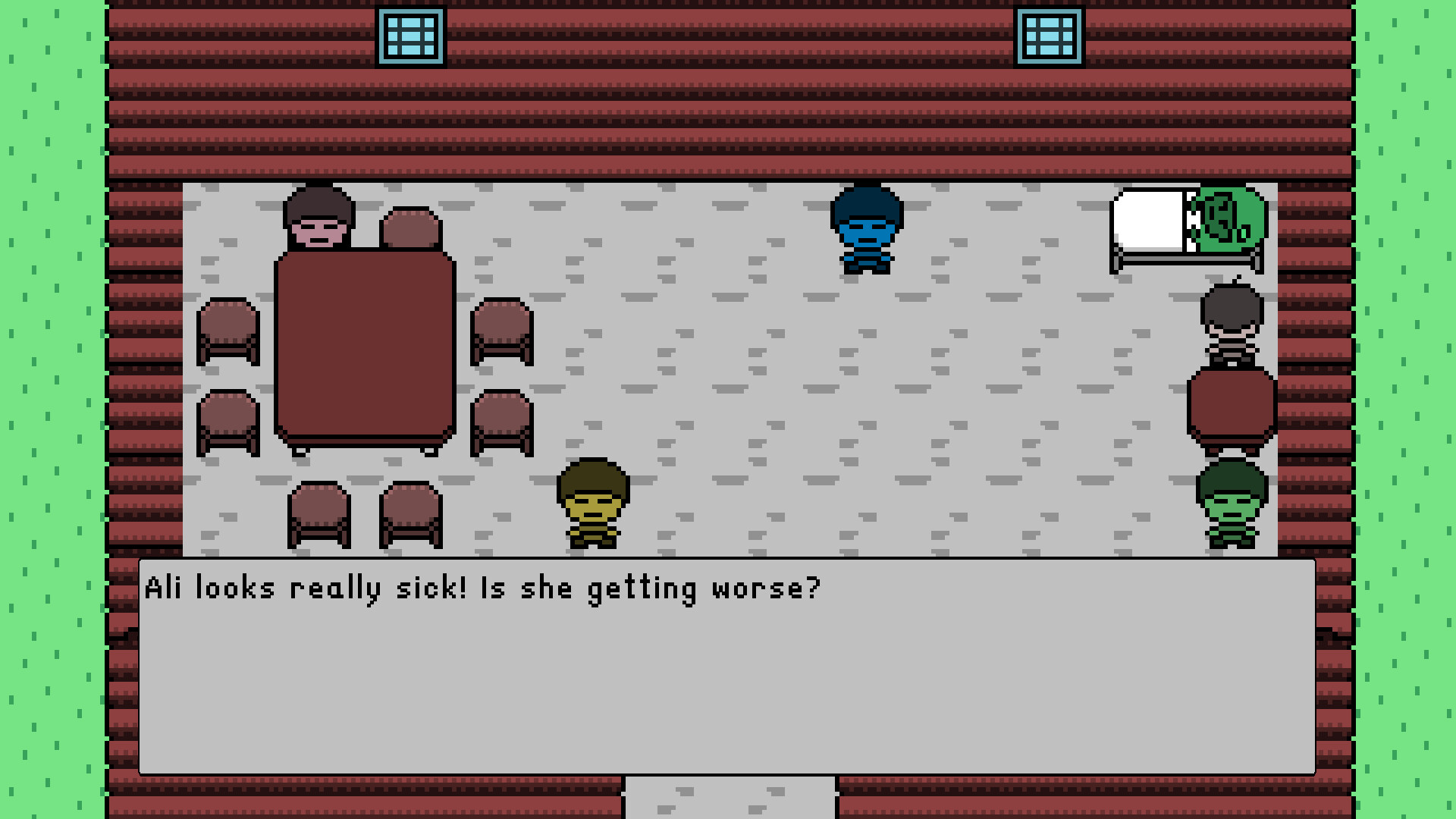This screenshot has width=1456, height=819.
Task: Click the doorway opening at the bottom
Action: coord(728,800)
